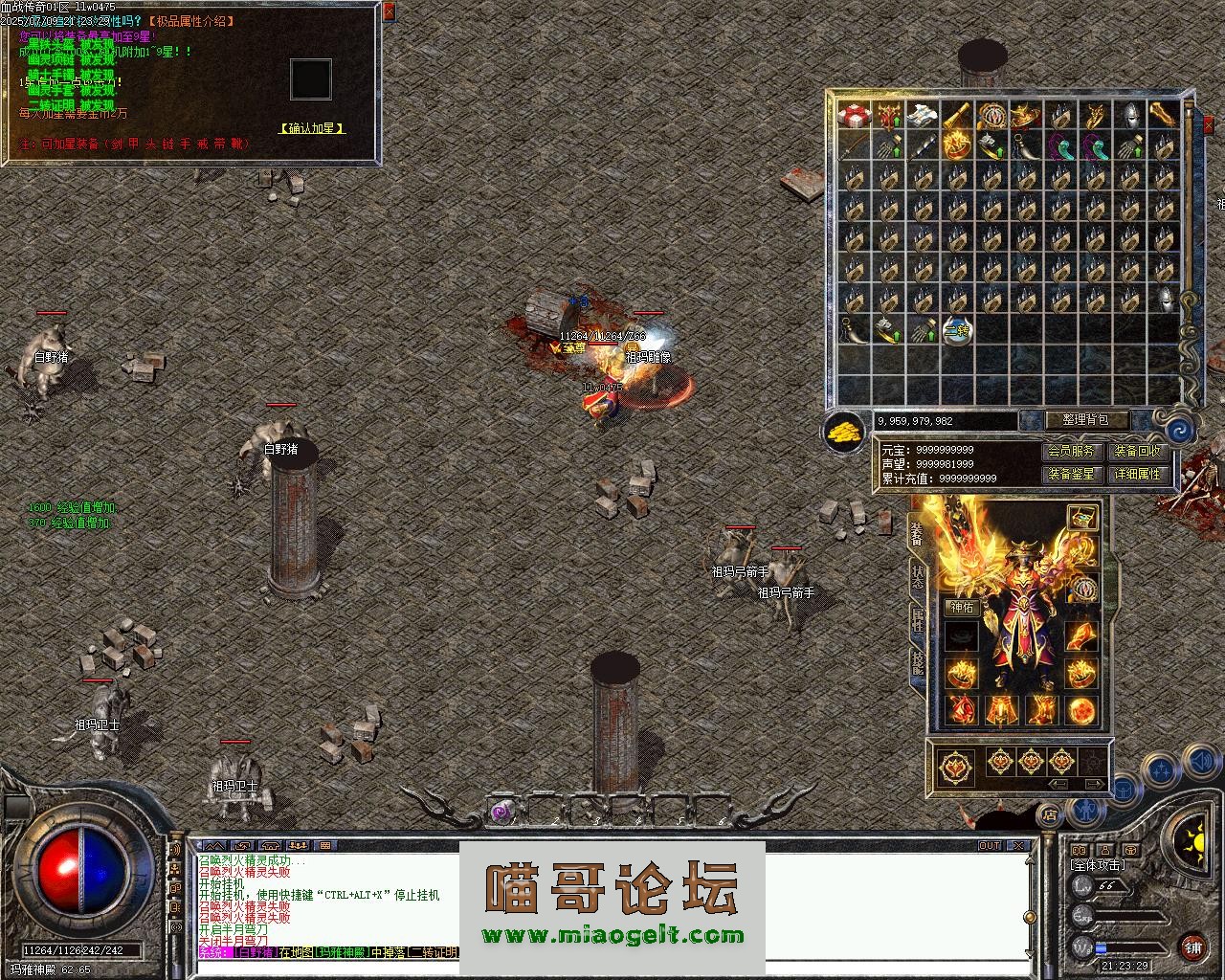Switch to the 属性 attributes tab
This screenshot has height=980, width=1225.
[918, 618]
